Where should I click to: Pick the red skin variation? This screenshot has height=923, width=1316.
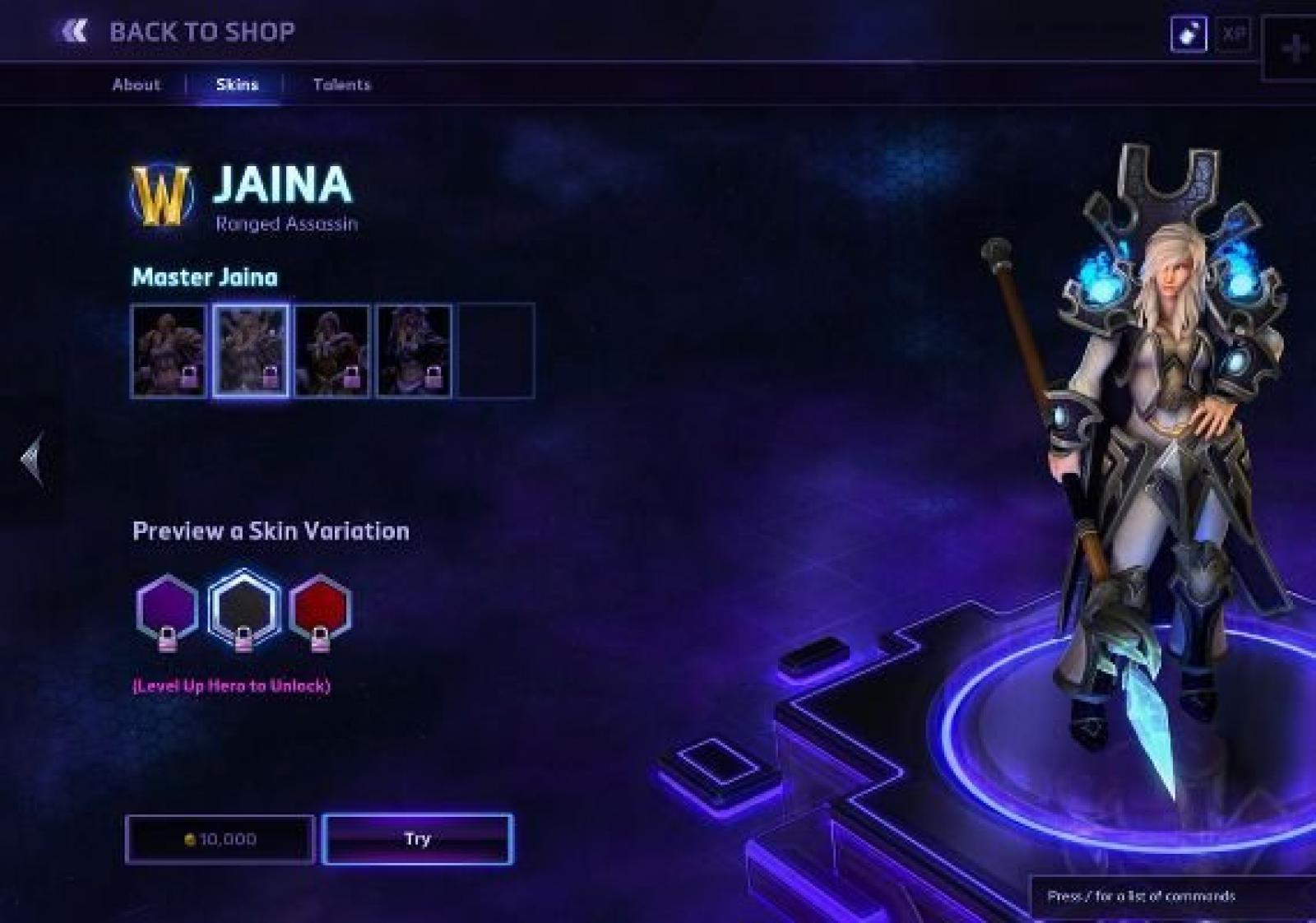pos(320,608)
